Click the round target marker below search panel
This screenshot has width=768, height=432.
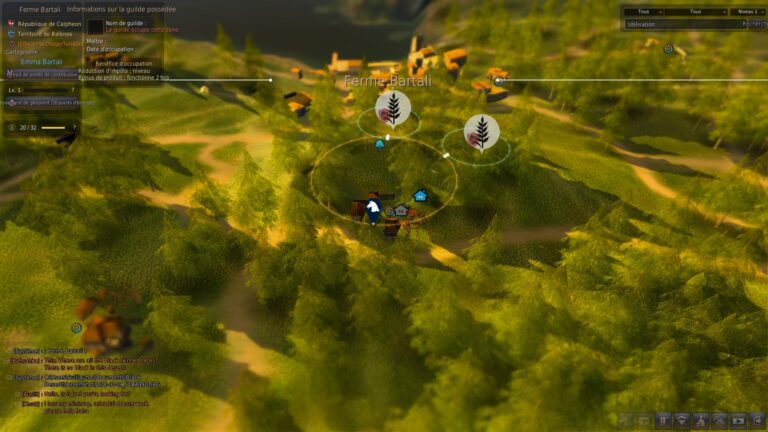(669, 48)
